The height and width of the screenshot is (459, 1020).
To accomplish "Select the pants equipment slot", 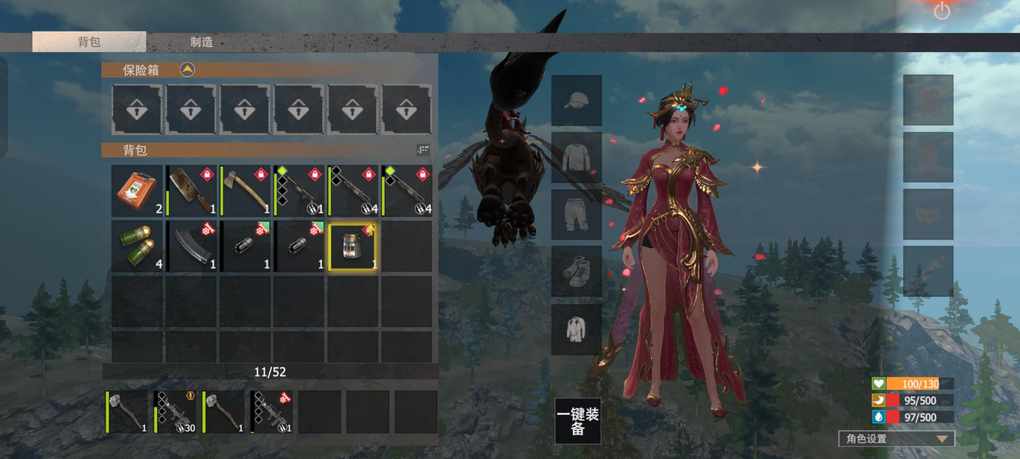I will click(577, 214).
